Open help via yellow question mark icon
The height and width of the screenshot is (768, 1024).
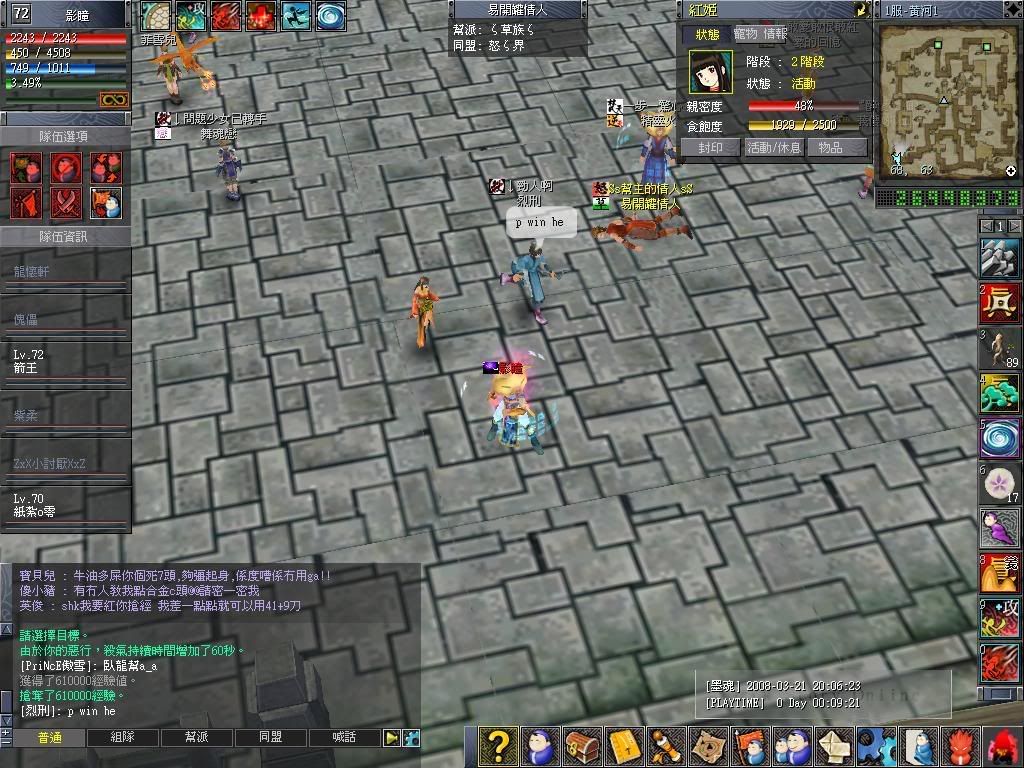(x=498, y=747)
